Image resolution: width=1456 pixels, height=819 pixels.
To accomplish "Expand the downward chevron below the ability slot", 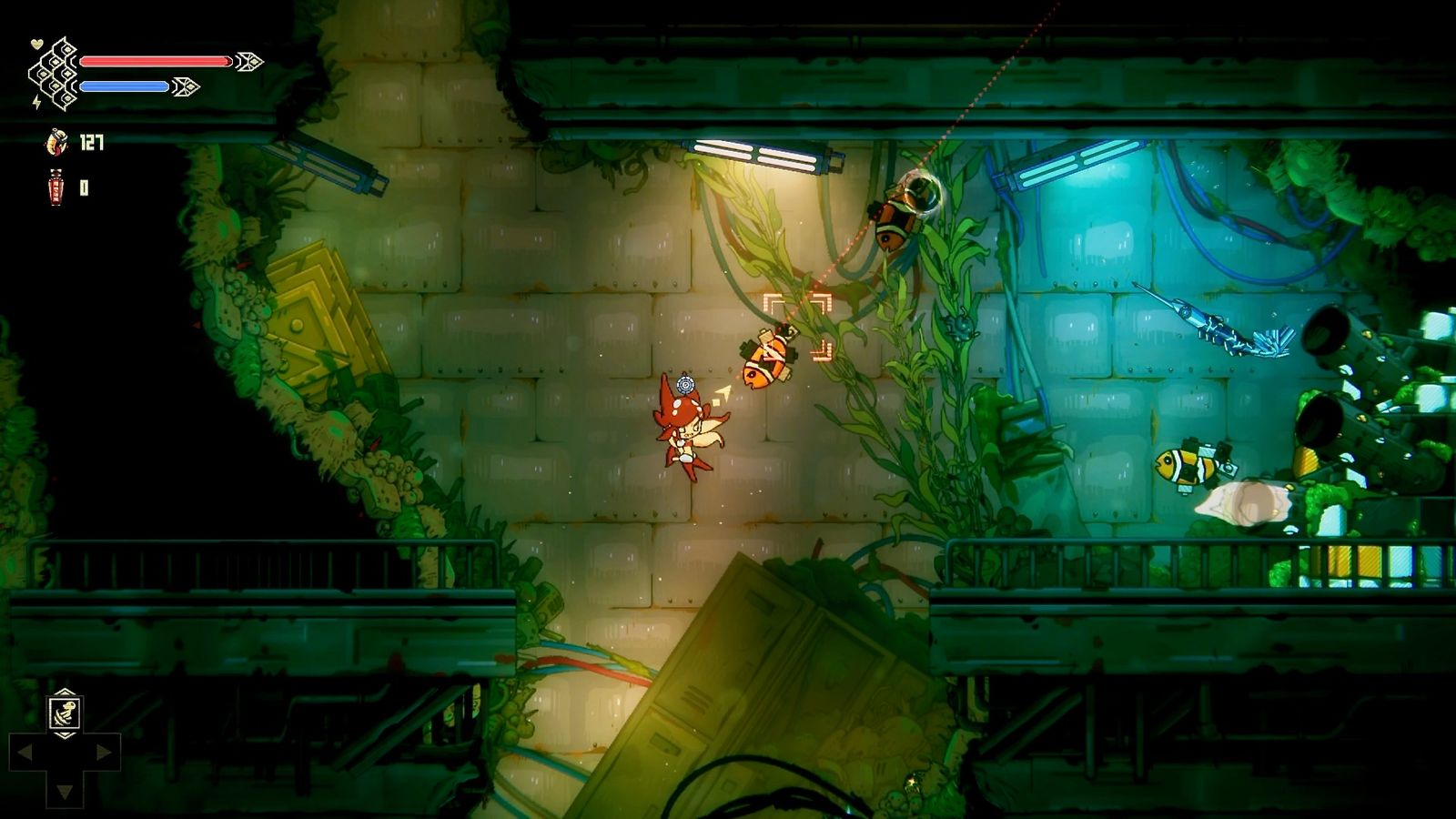I will (x=66, y=735).
